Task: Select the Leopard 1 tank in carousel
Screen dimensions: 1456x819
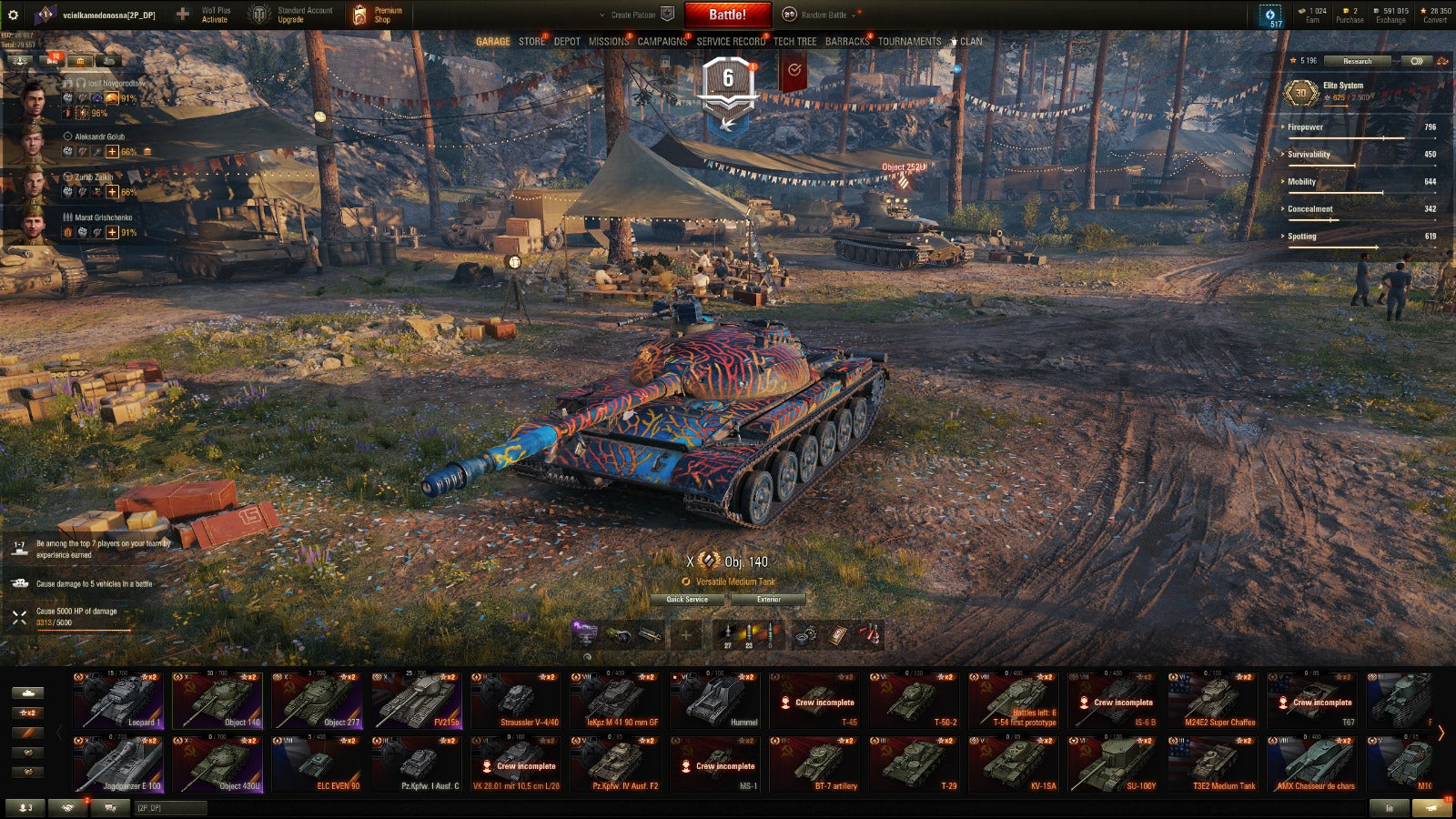Action: tap(119, 701)
